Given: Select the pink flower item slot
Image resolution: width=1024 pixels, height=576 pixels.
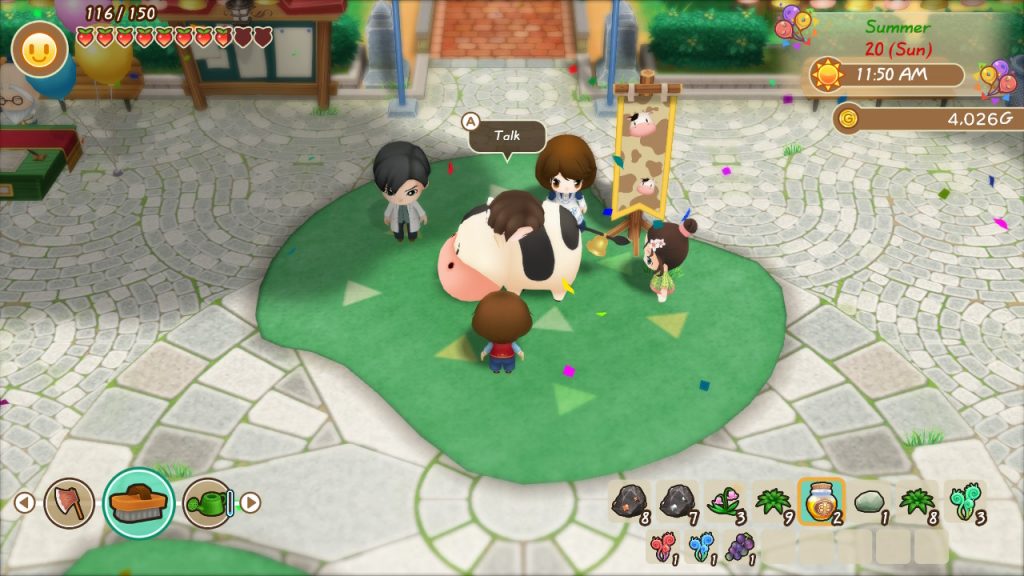Looking at the screenshot, I should 725,502.
